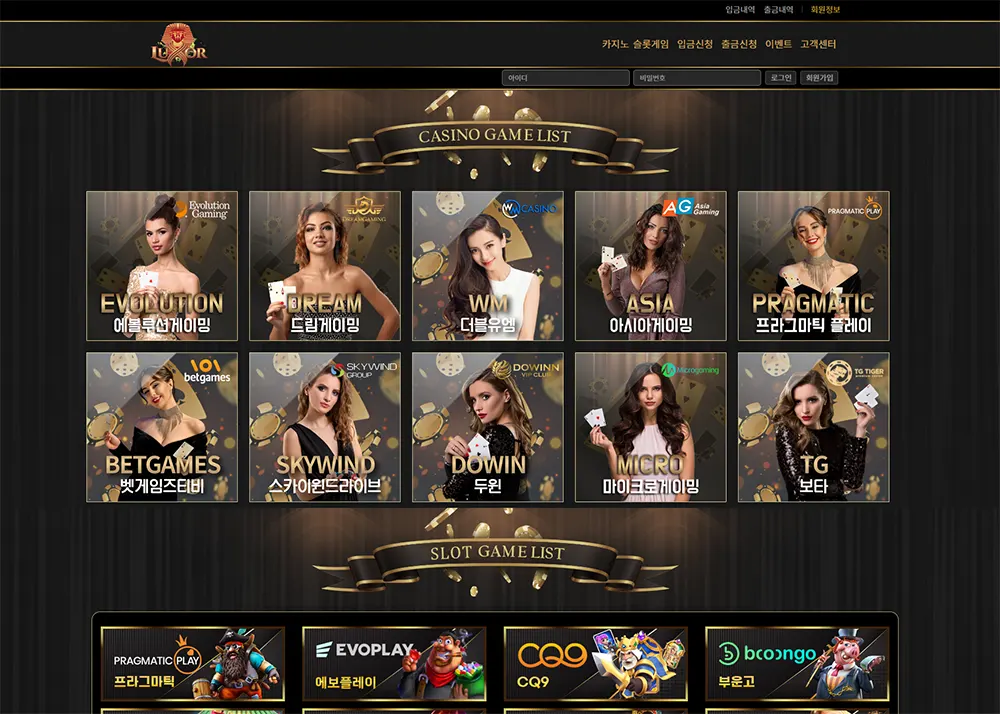Choose the Dream Gaming casino tile
The image size is (1000, 714).
click(325, 266)
